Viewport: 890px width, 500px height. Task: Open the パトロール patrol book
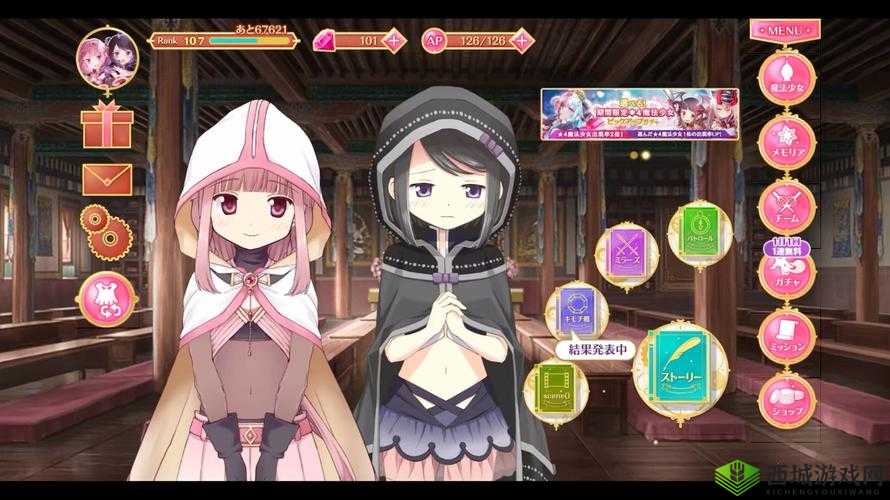(x=695, y=231)
